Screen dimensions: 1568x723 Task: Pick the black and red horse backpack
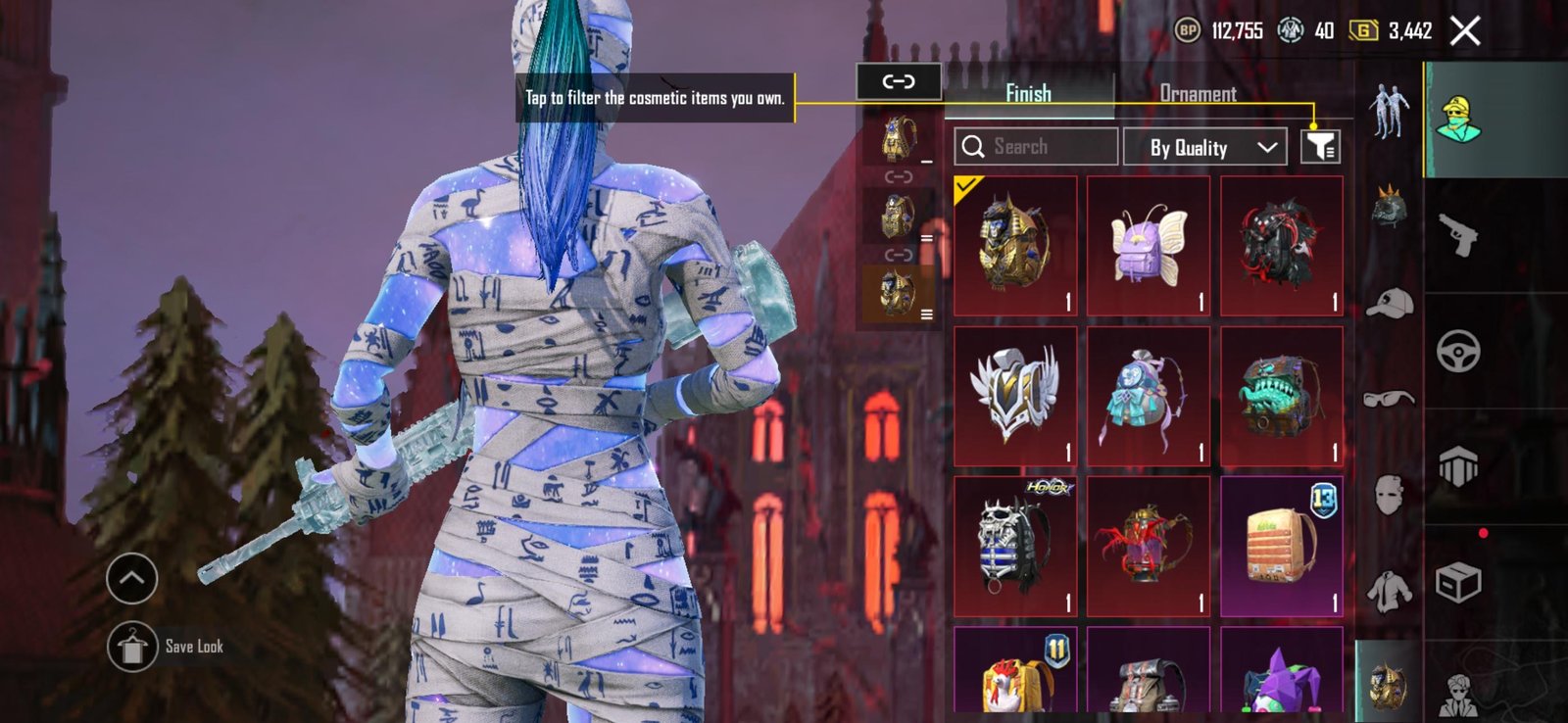tap(1281, 246)
